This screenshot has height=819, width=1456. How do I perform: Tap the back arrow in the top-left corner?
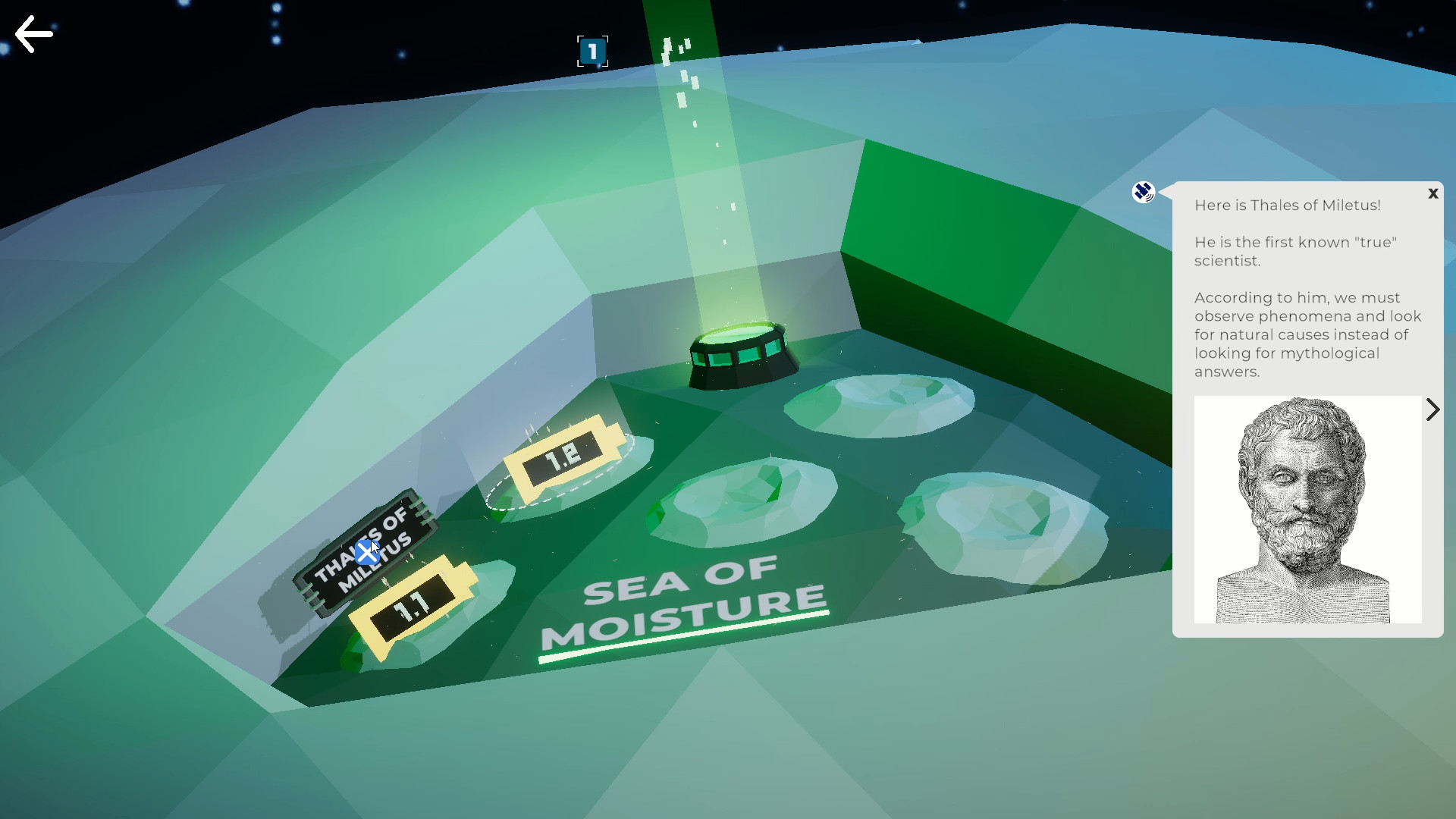coord(33,34)
